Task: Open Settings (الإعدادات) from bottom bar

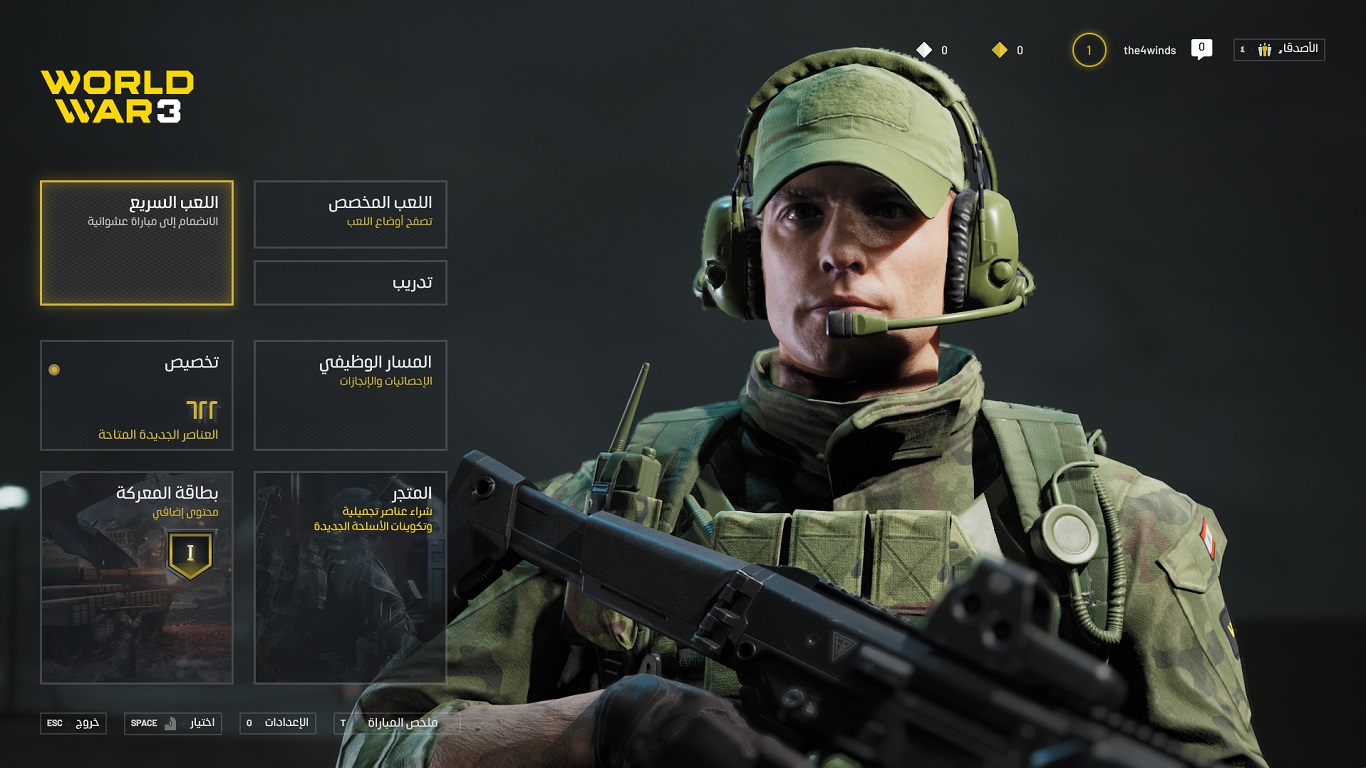Action: click(277, 723)
